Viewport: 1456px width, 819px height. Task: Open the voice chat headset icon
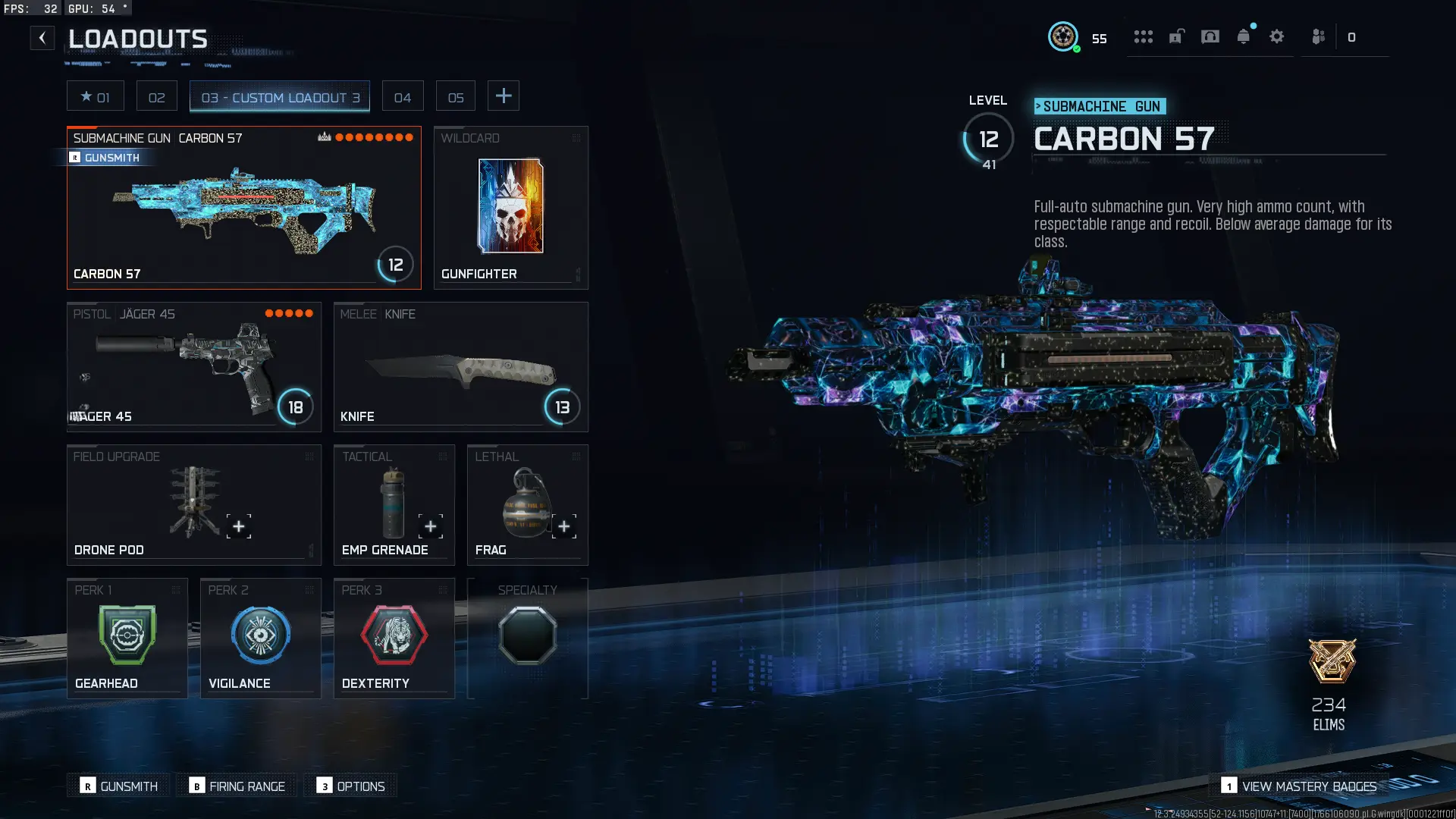pos(1210,36)
